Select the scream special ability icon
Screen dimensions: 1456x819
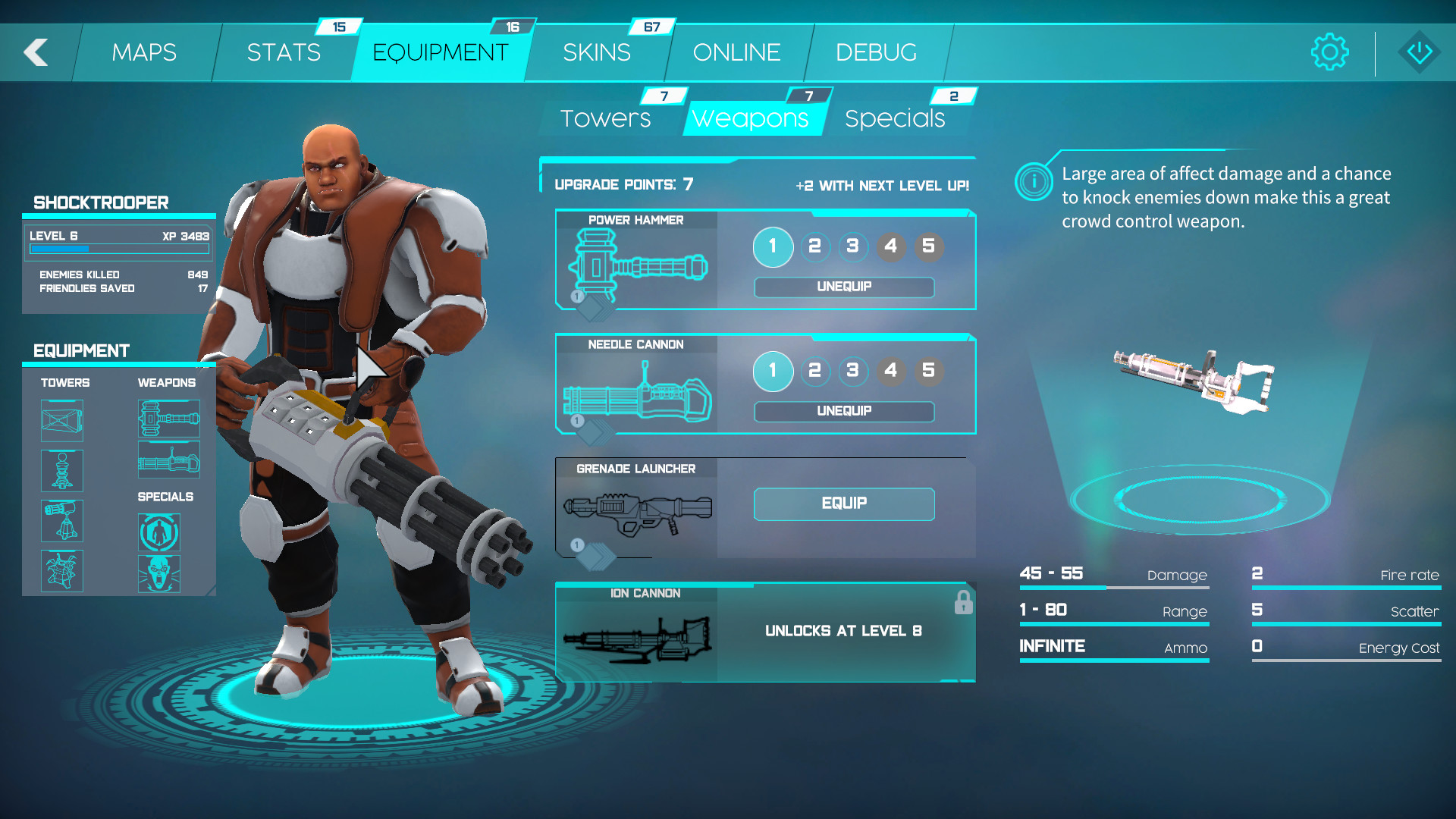pyautogui.click(x=159, y=573)
